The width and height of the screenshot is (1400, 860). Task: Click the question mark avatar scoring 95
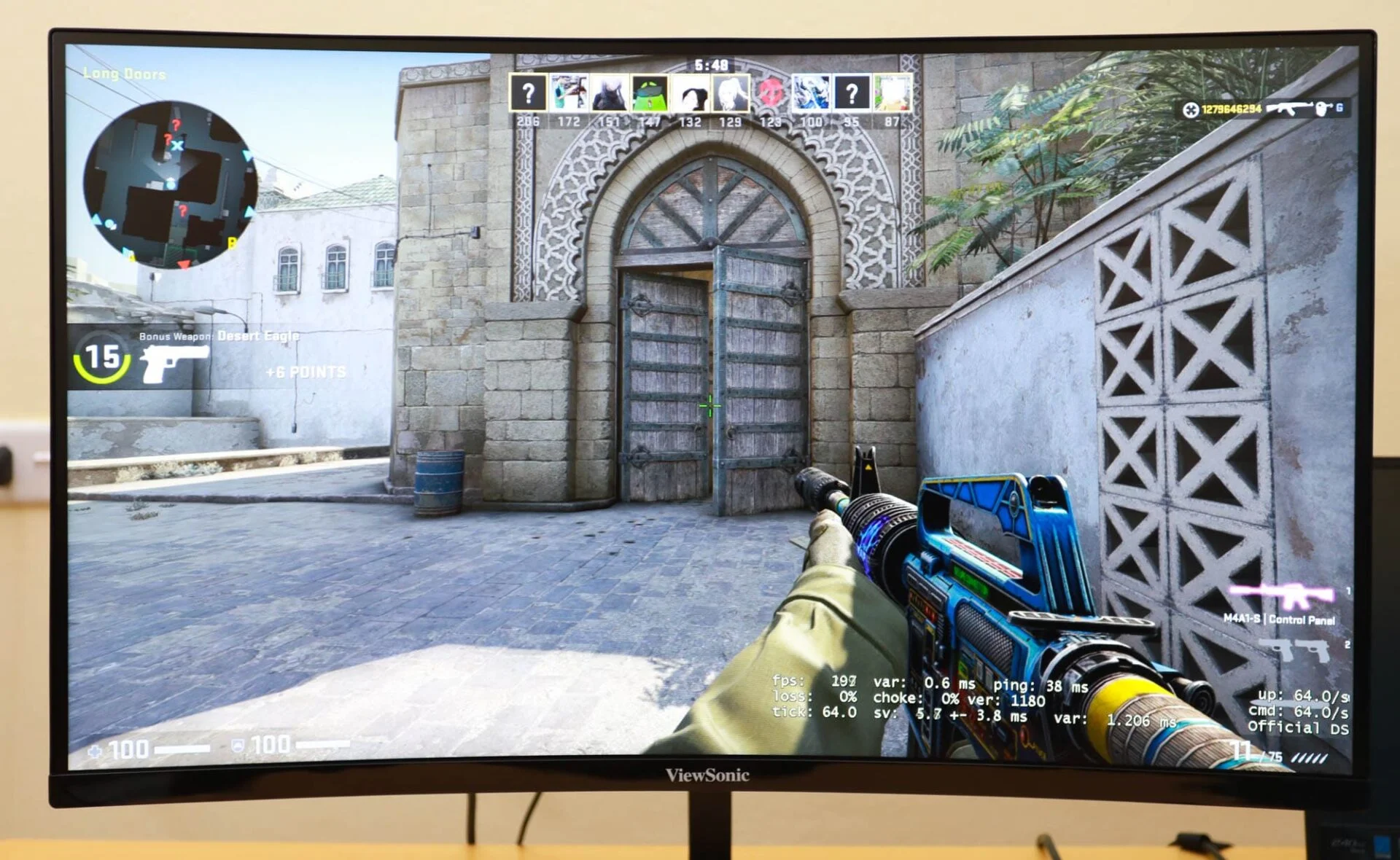click(851, 93)
